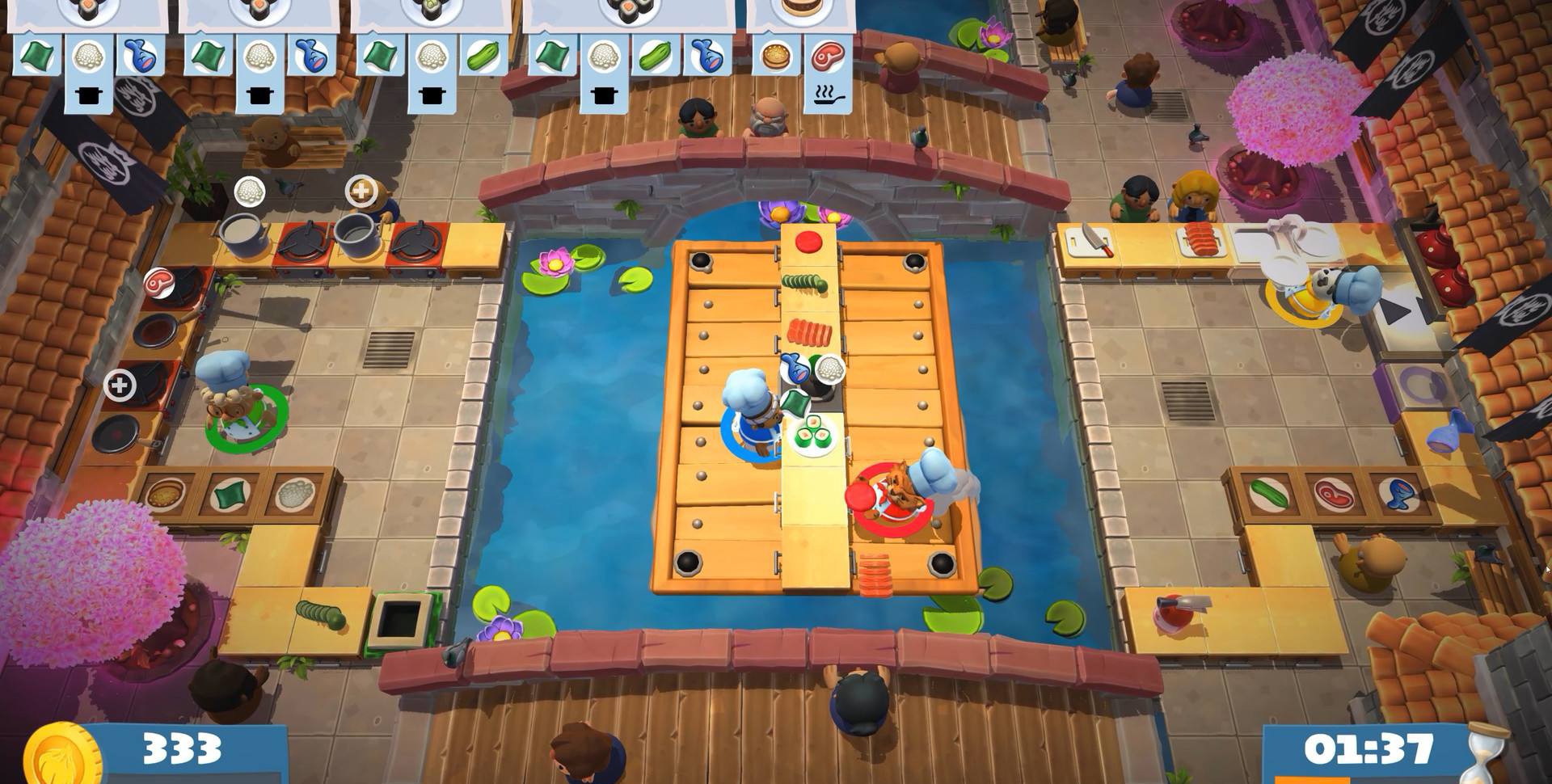Click the frying pan icon under the burger order

(x=827, y=95)
